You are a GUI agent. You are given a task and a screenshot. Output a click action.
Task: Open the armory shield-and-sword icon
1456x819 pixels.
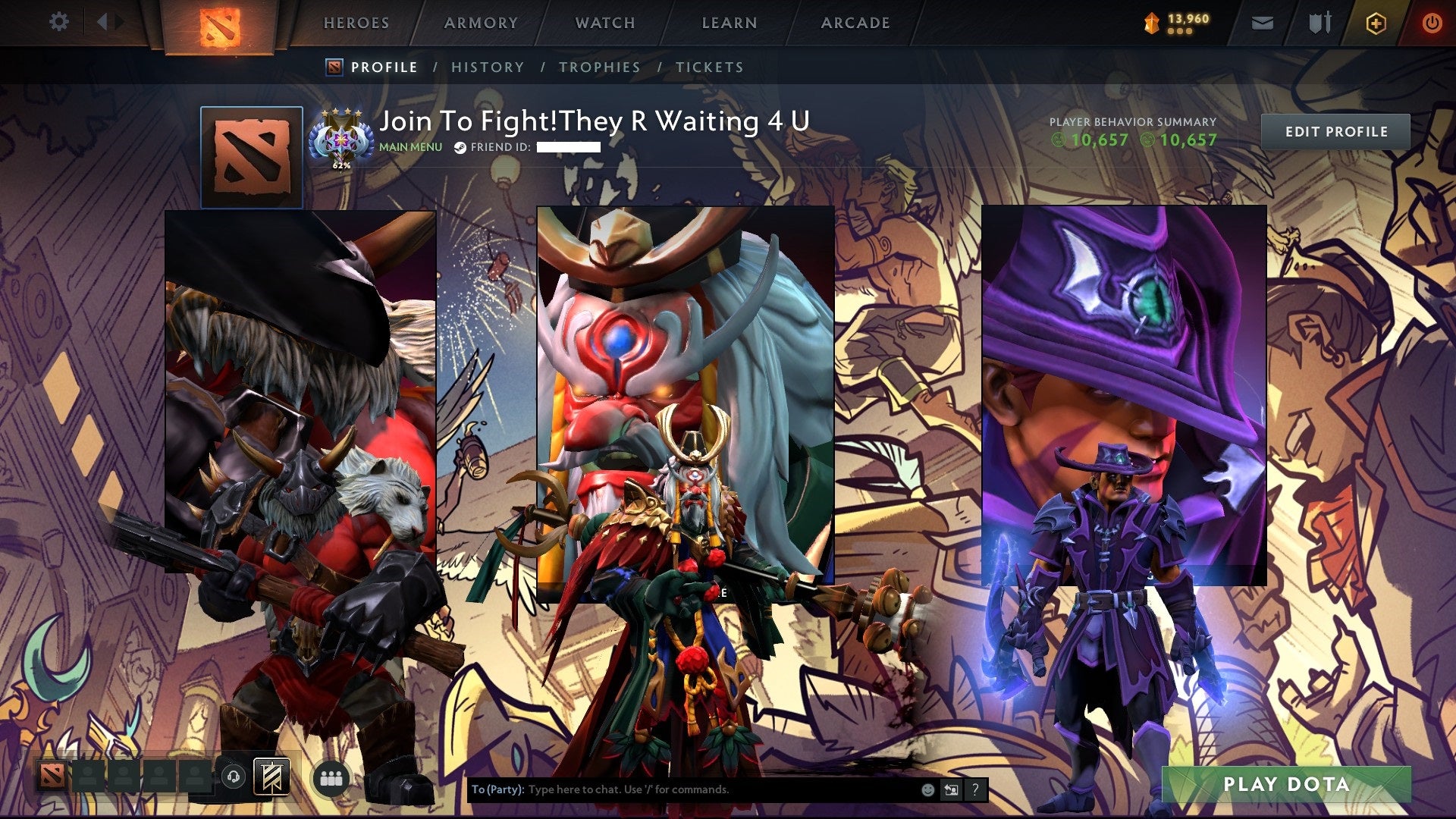click(1320, 23)
